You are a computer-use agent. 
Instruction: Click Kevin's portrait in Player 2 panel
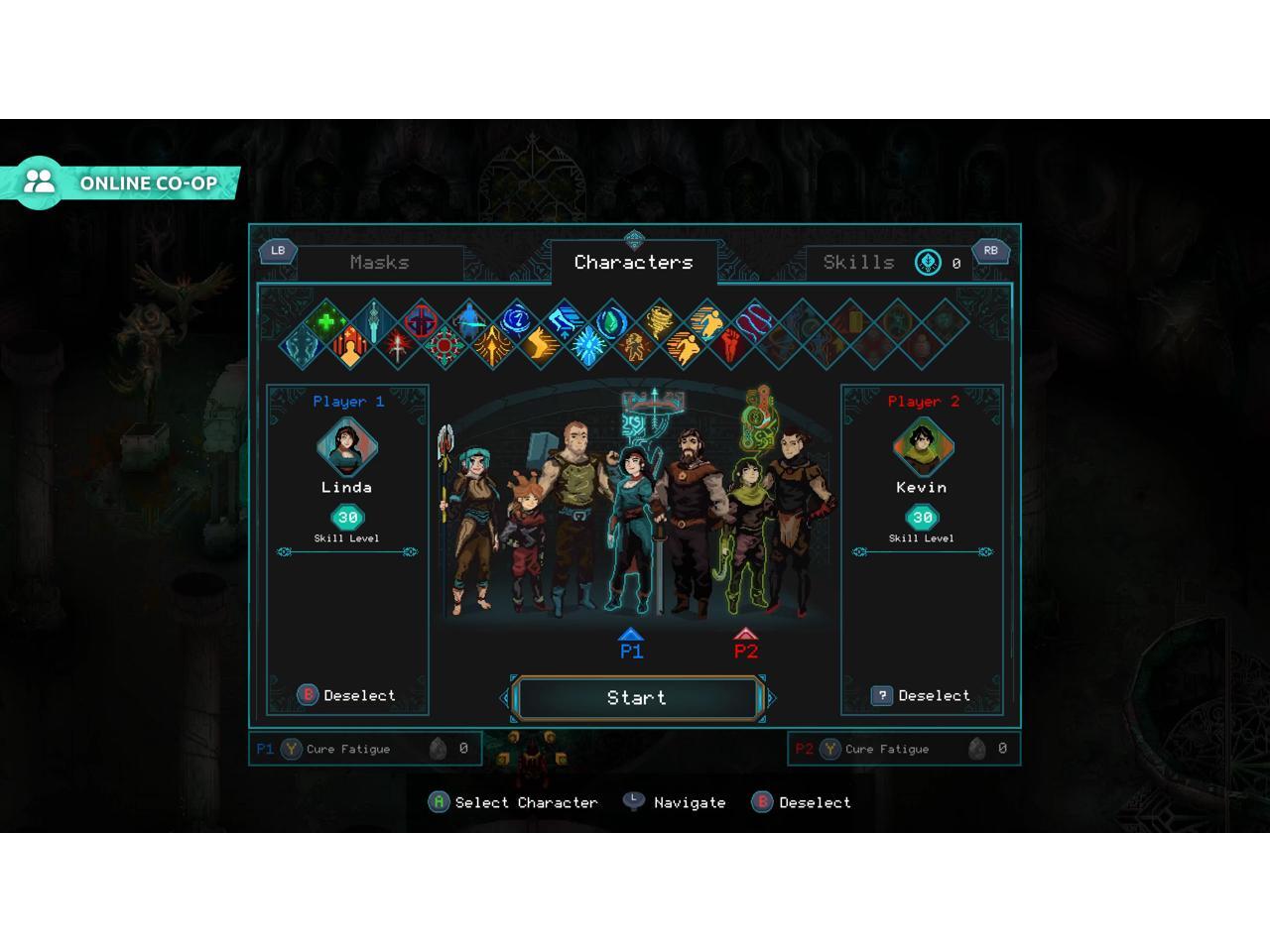tap(922, 446)
